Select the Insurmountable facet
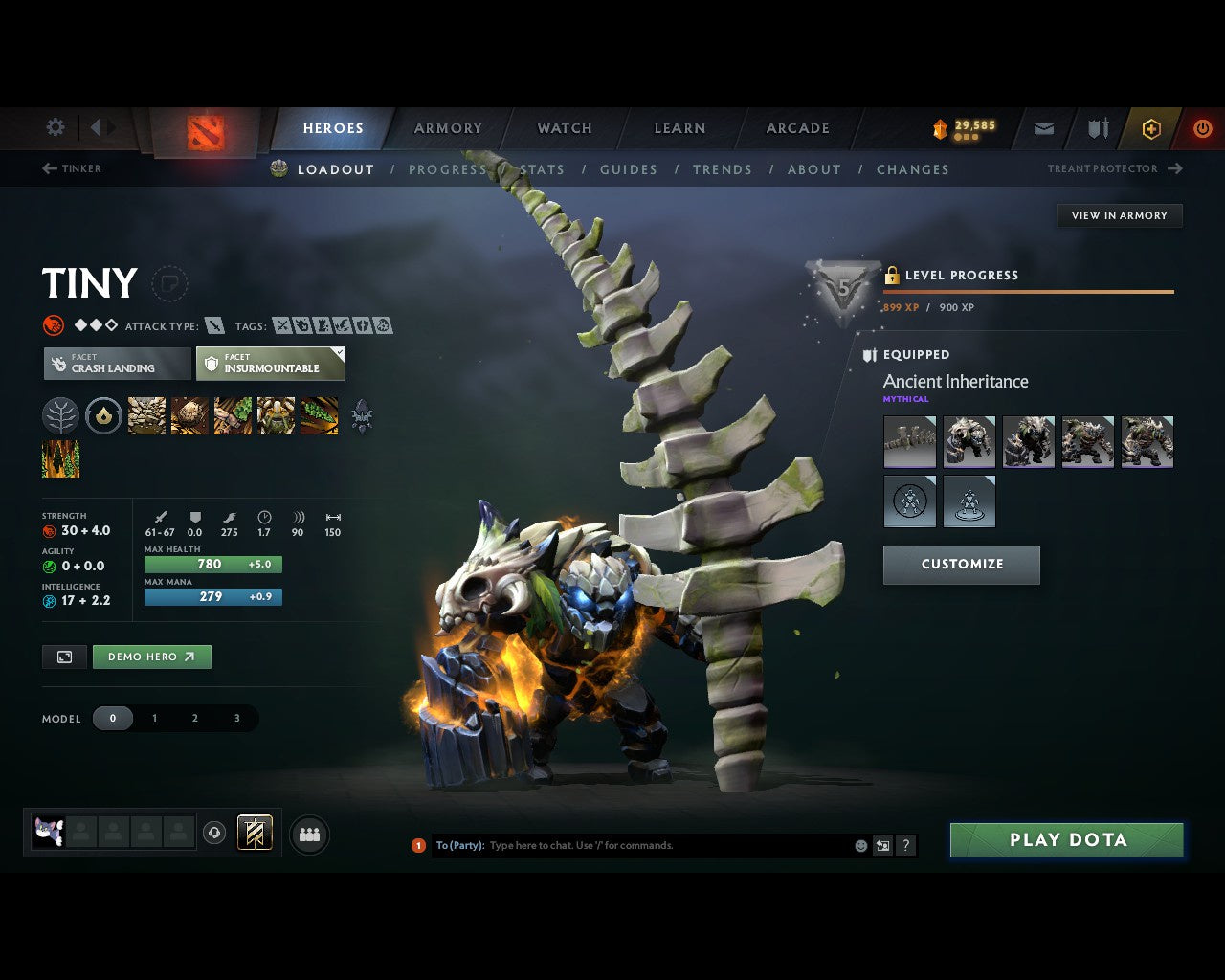The width and height of the screenshot is (1225, 980). click(271, 364)
